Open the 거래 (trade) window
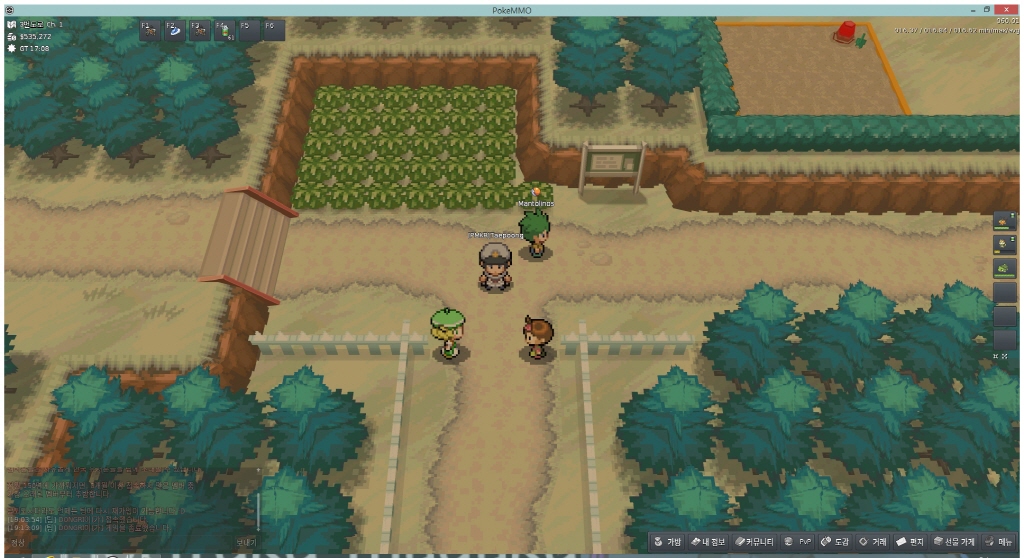Viewport: 1024px width, 558px height. 874,542
